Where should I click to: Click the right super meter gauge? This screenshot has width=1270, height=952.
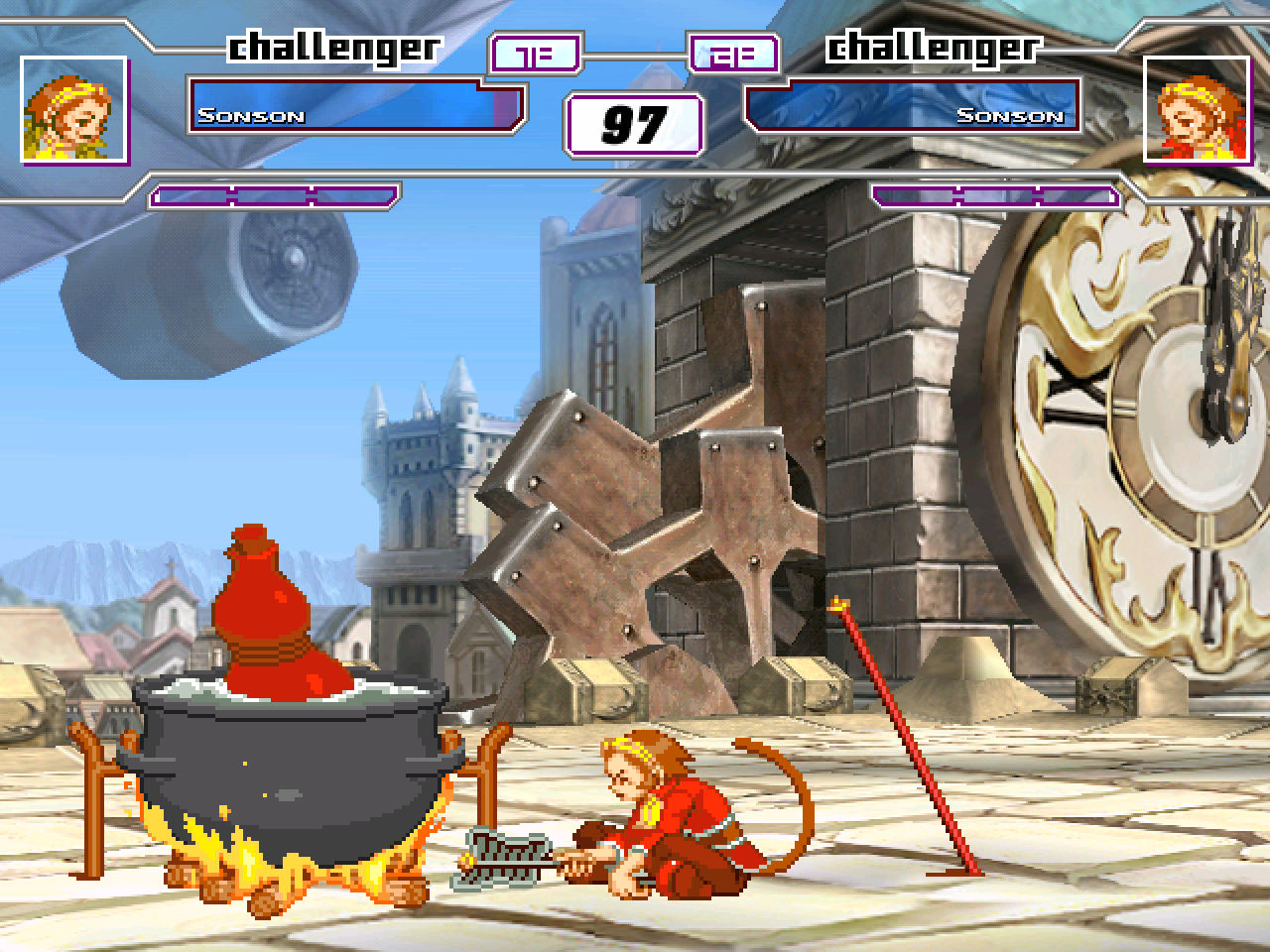click(x=997, y=195)
